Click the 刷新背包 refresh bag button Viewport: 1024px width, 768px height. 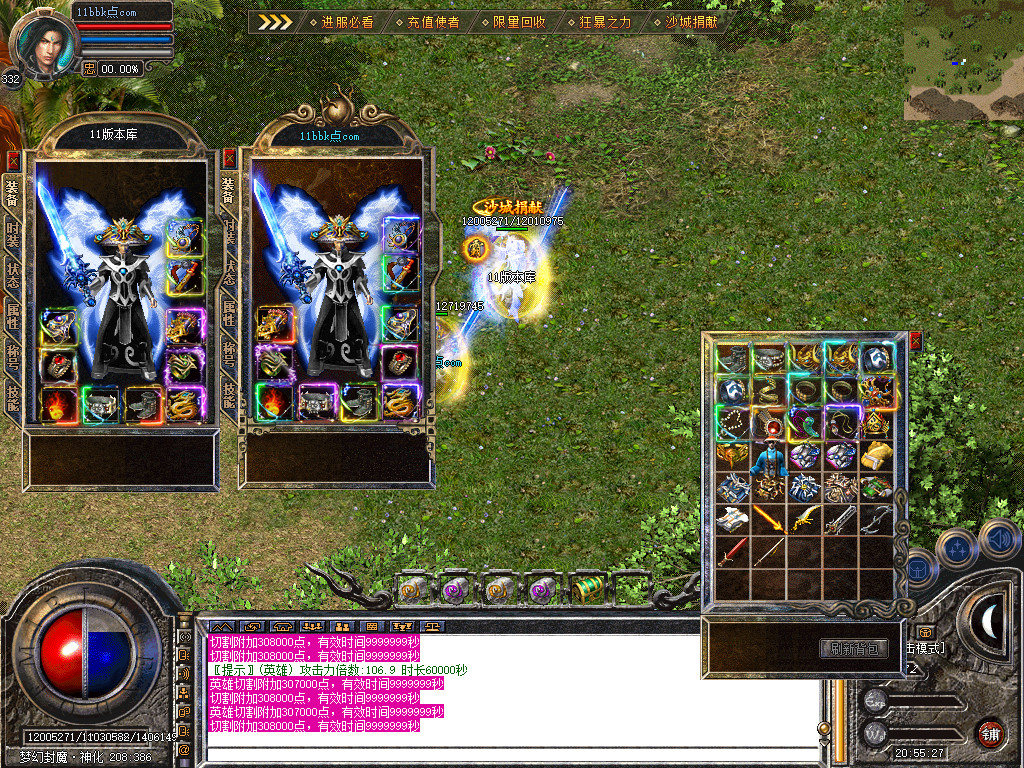pos(854,648)
